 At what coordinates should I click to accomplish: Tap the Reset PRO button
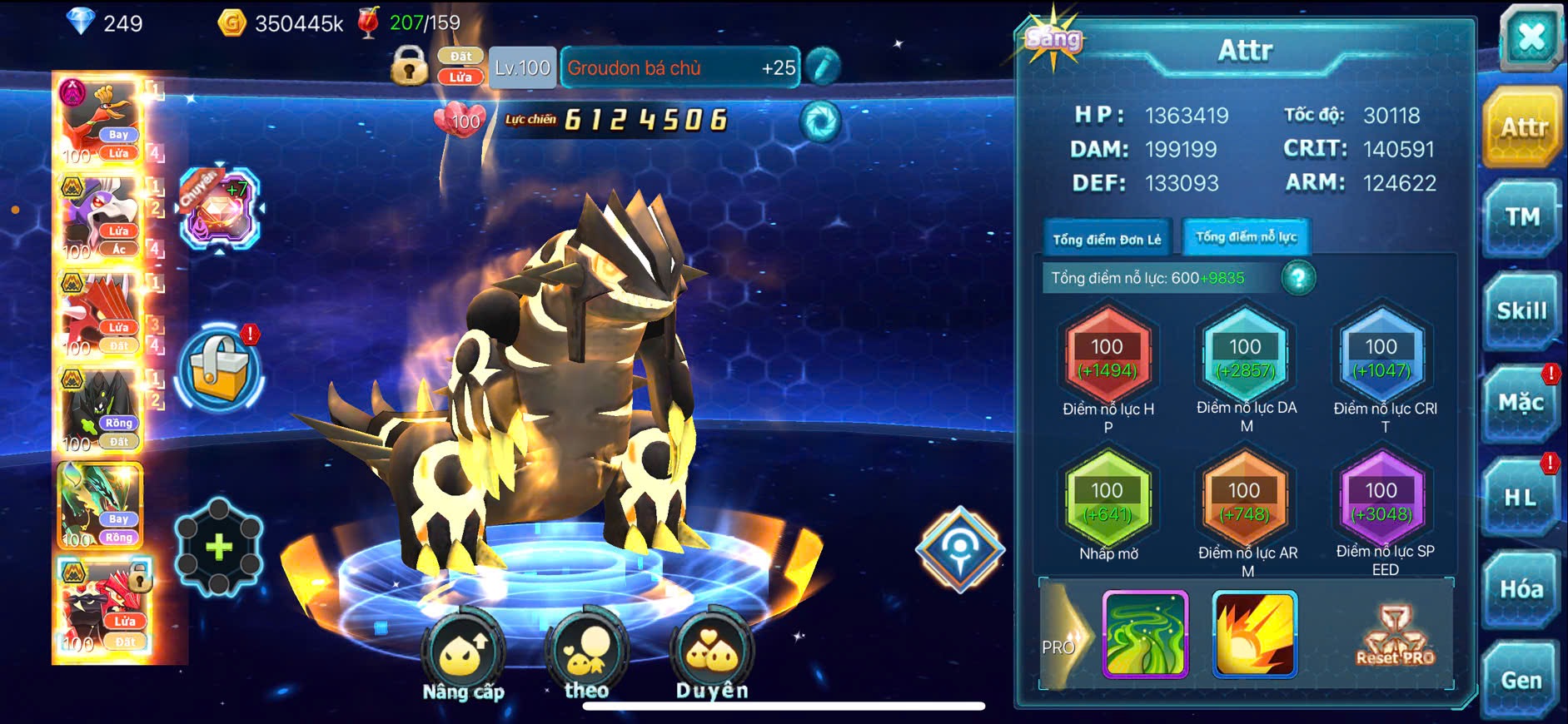(x=1395, y=637)
